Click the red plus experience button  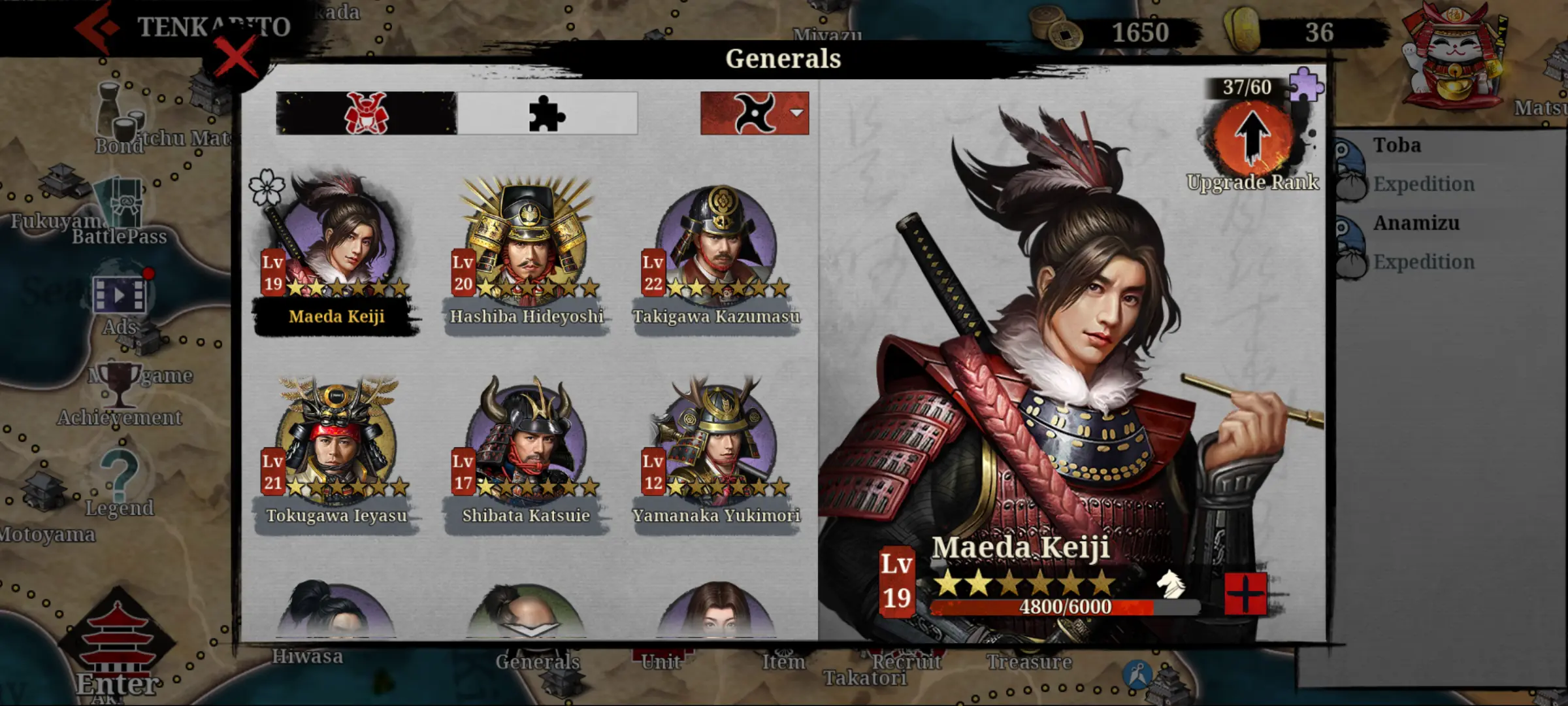pyautogui.click(x=1245, y=594)
